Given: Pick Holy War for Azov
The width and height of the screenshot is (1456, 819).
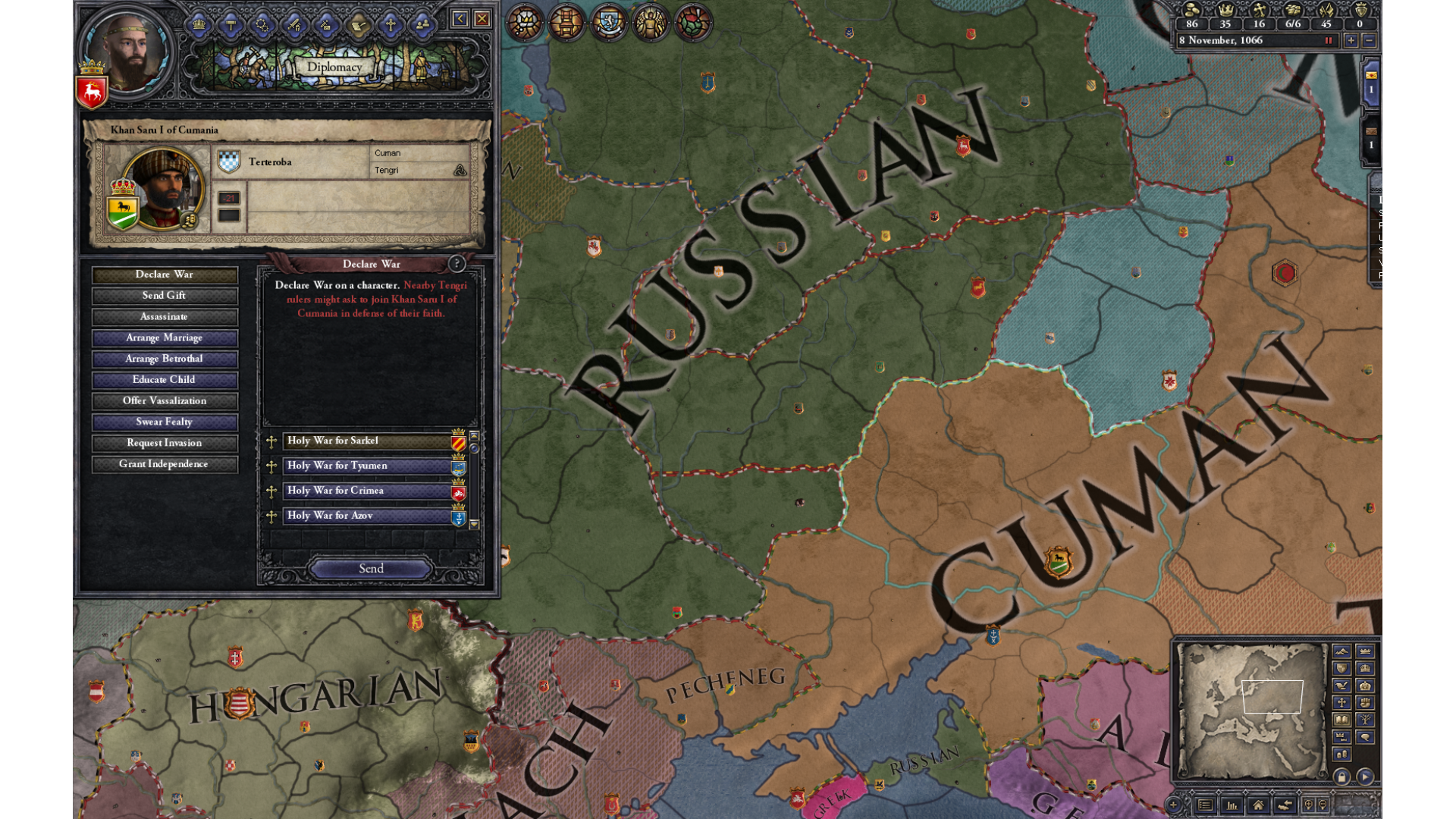Looking at the screenshot, I should (367, 516).
